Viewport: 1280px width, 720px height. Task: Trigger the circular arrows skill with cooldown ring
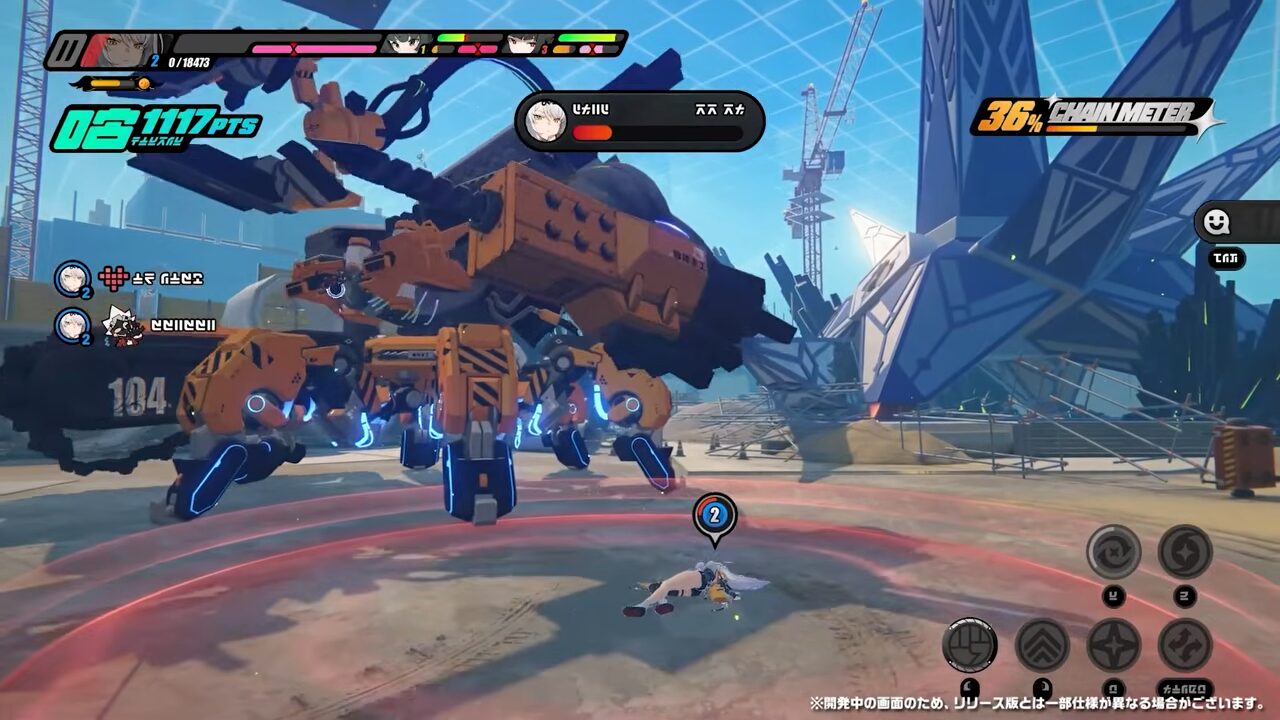click(1114, 551)
